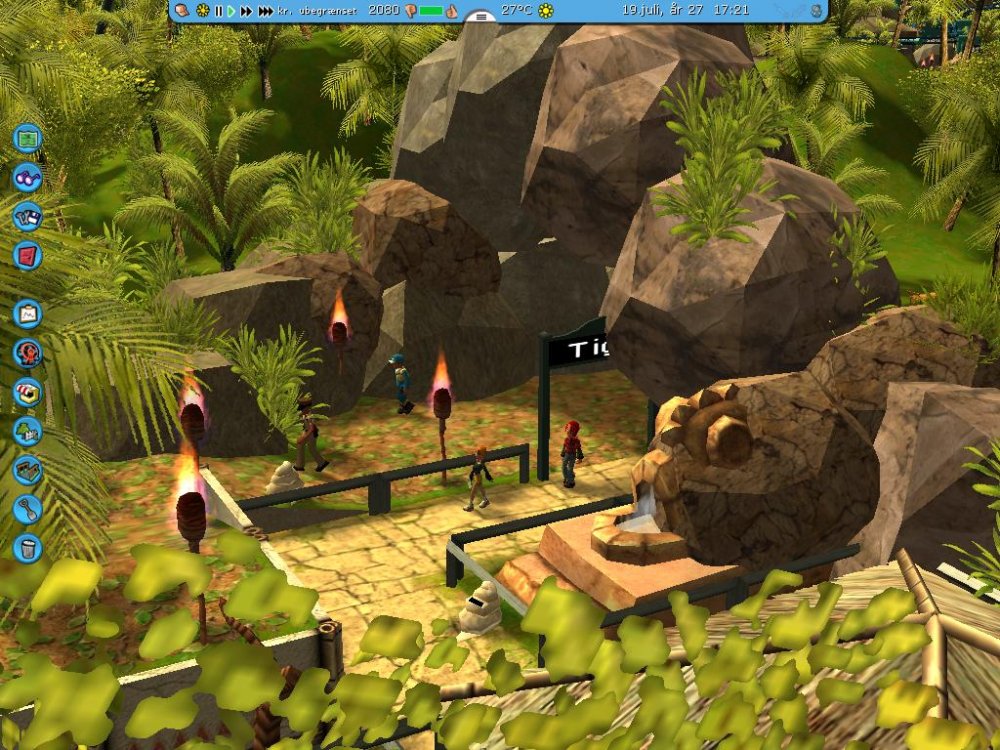Click the hand icon at top bar's left end
Screen dimensions: 1000x750
[182, 11]
